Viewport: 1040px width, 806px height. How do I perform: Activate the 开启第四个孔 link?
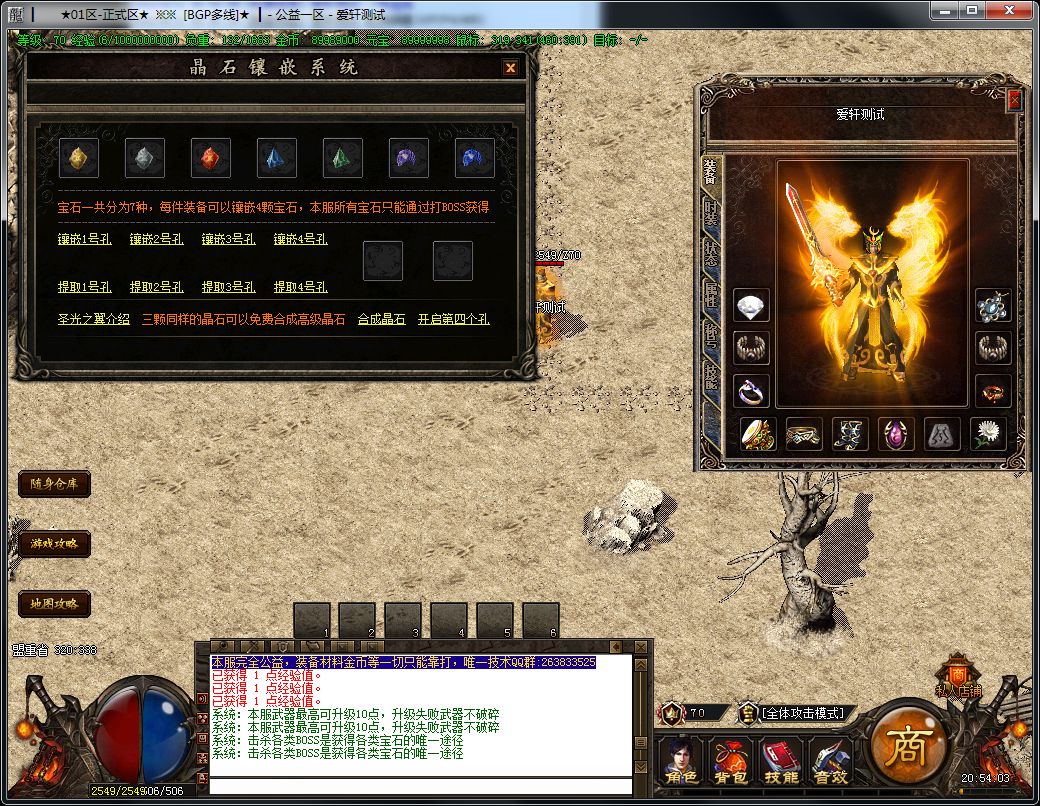click(x=454, y=320)
